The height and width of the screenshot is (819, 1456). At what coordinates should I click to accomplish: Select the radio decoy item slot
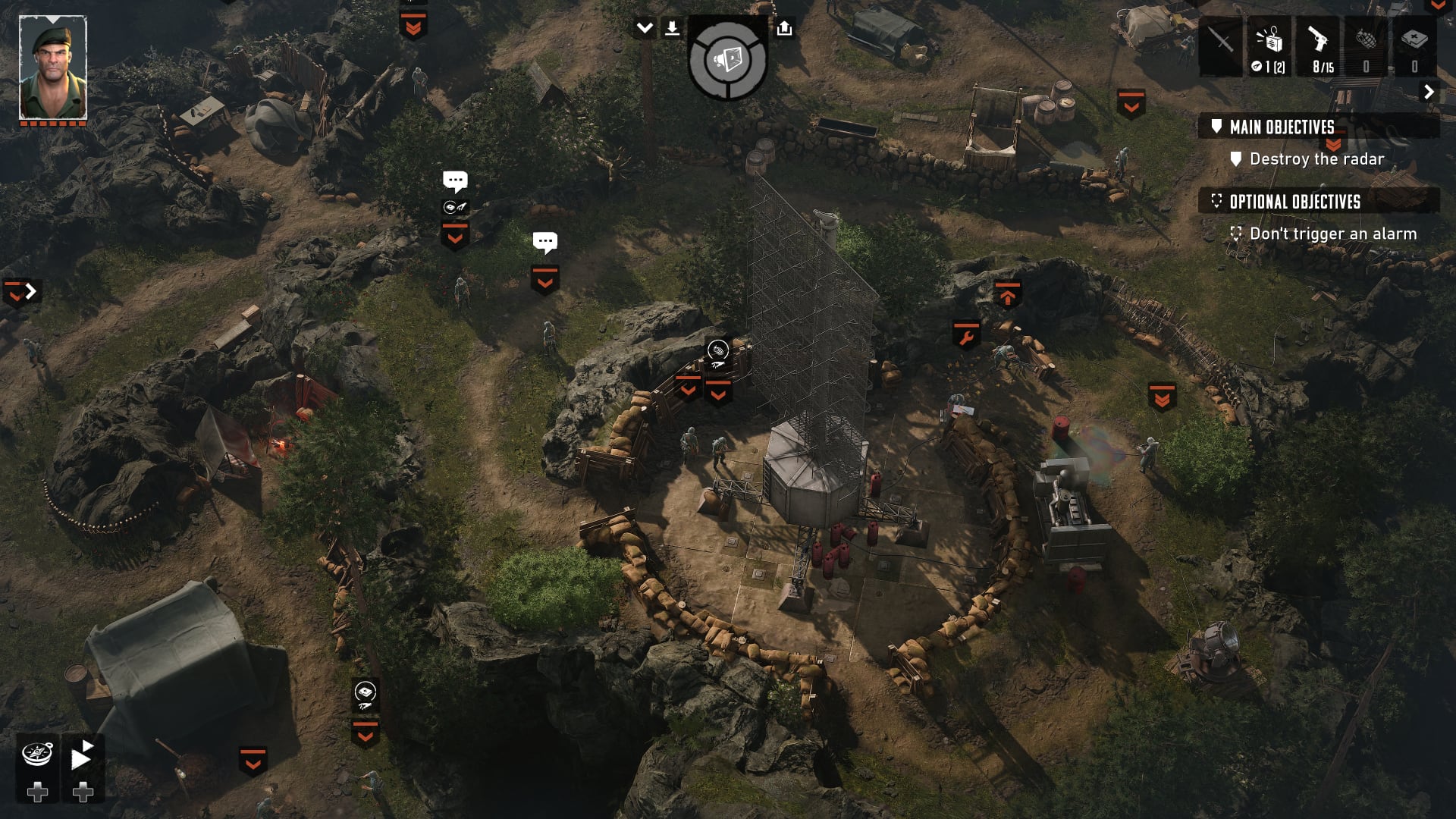coord(1269,45)
